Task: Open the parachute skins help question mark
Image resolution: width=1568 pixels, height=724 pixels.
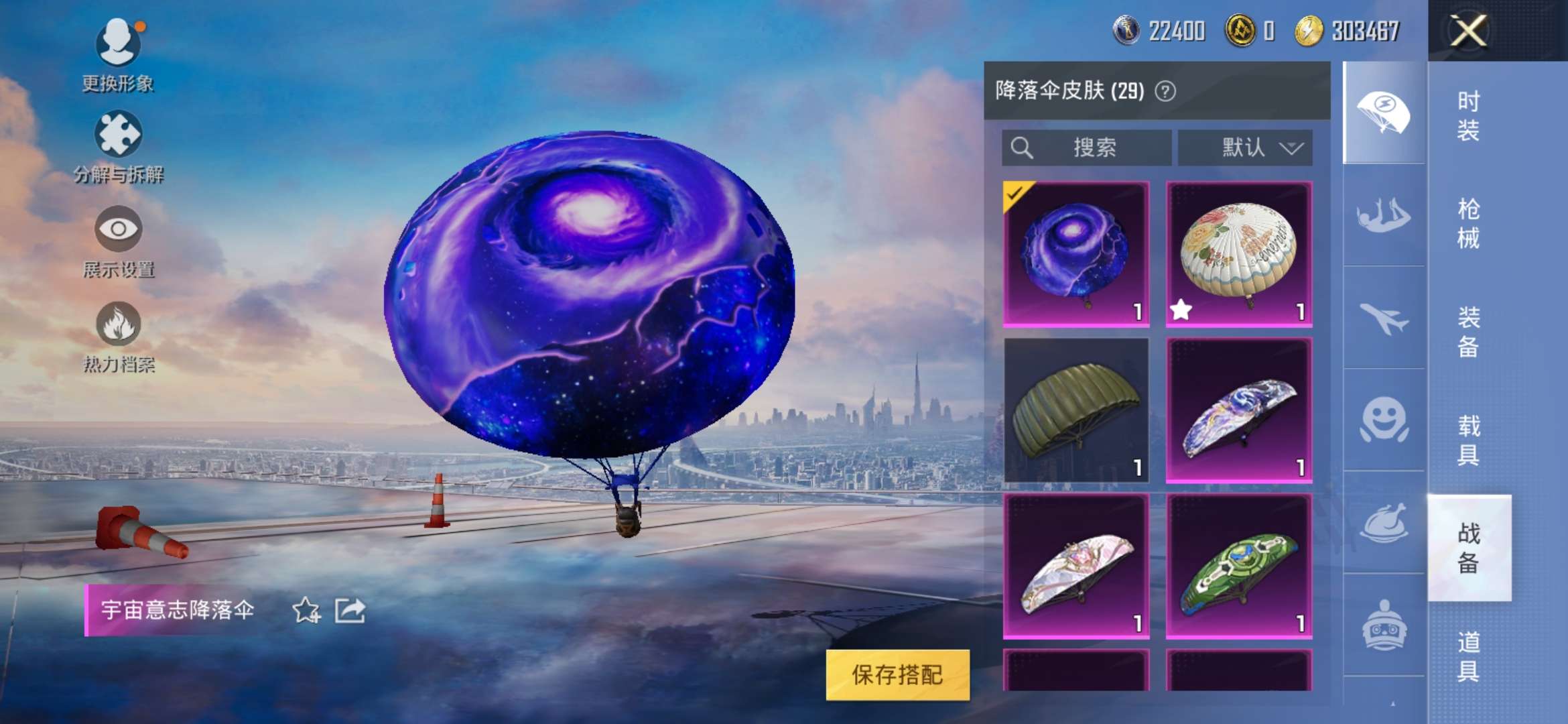Action: (x=1166, y=92)
